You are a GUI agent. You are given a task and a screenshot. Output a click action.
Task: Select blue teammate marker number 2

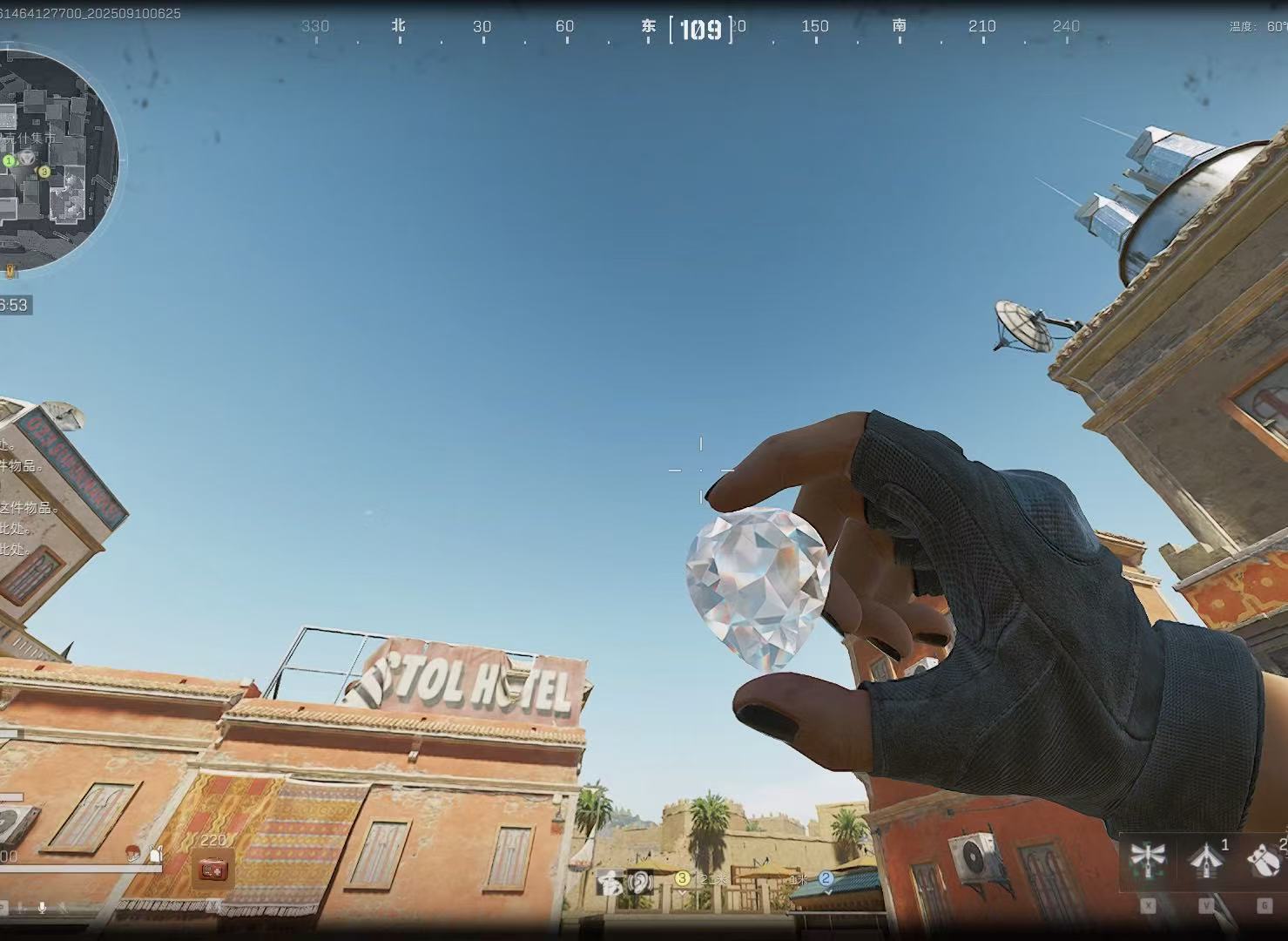(826, 878)
